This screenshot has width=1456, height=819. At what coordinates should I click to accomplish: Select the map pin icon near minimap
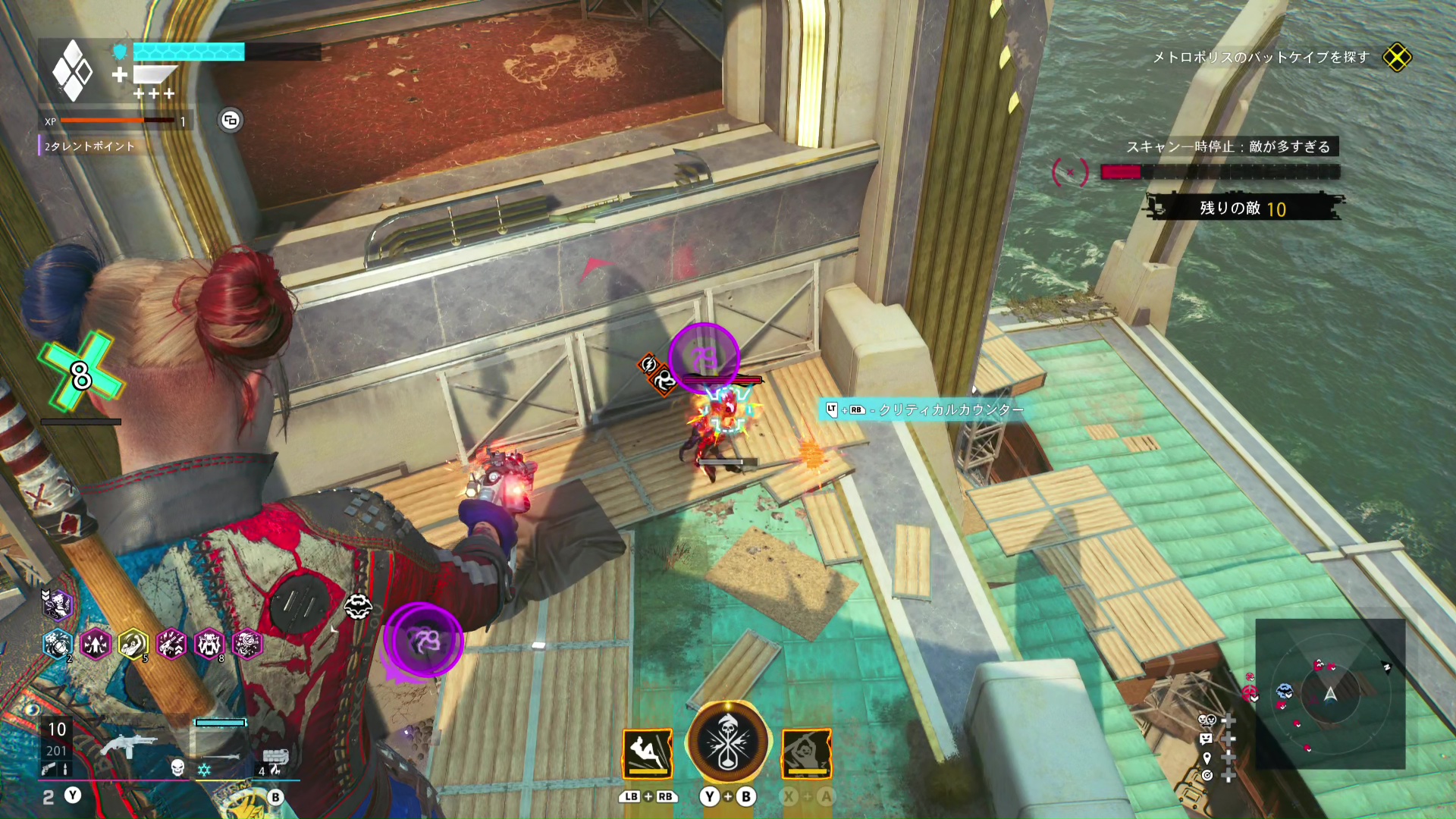1207,758
